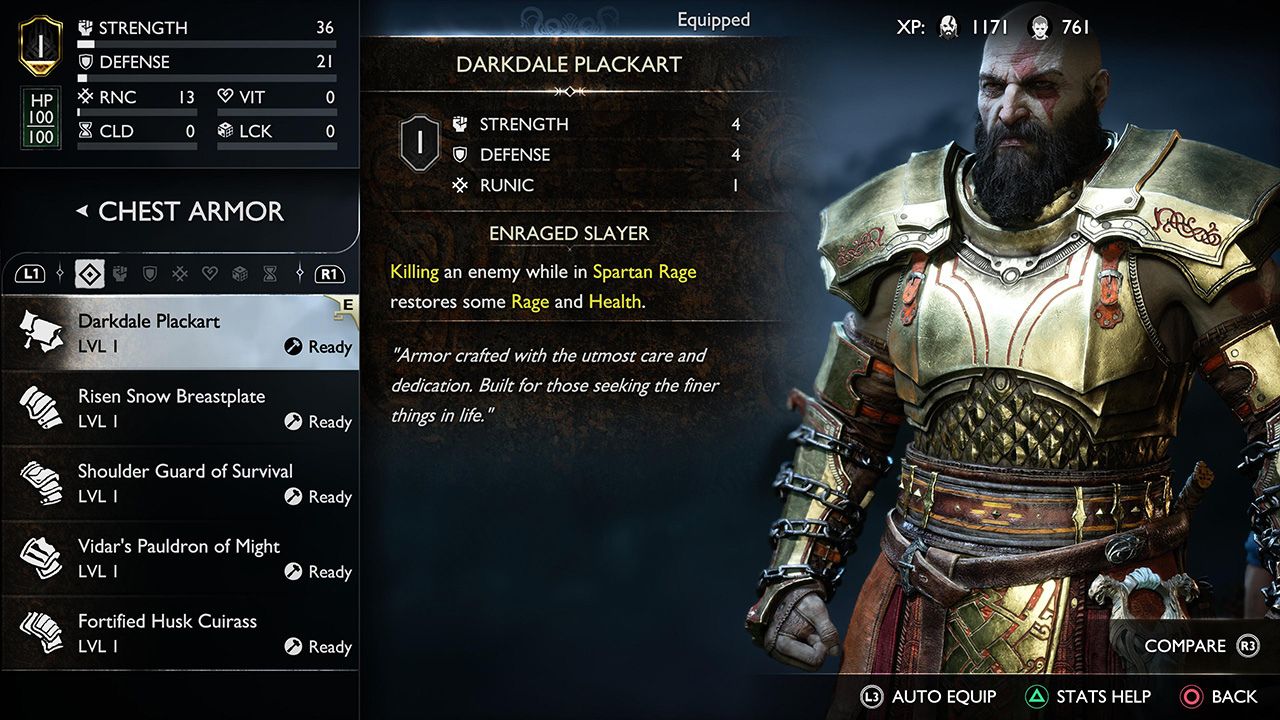This screenshot has width=1280, height=720.
Task: Select the Luck dice filter icon
Action: pos(240,275)
